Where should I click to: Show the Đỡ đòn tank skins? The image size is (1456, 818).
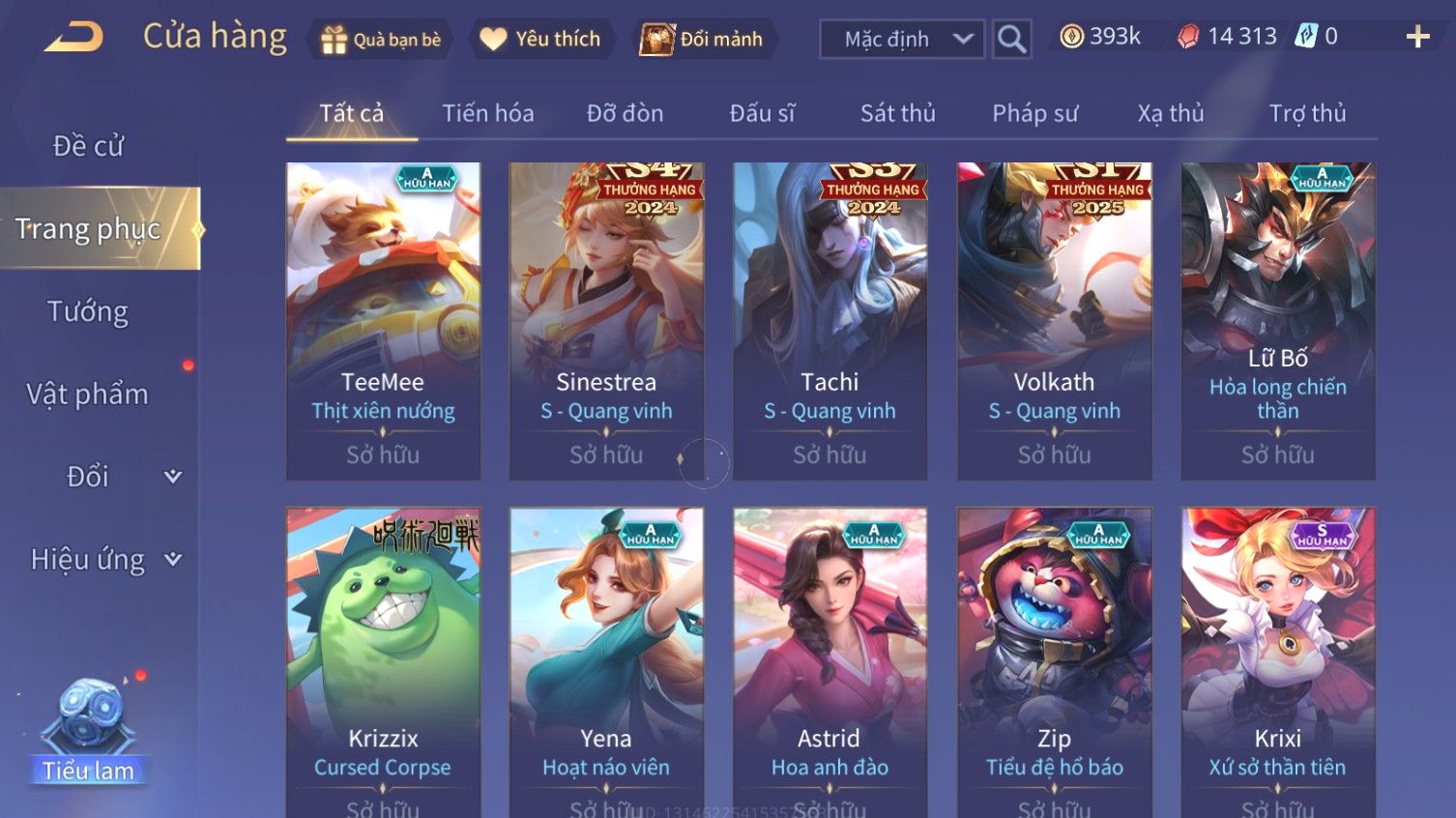click(625, 114)
